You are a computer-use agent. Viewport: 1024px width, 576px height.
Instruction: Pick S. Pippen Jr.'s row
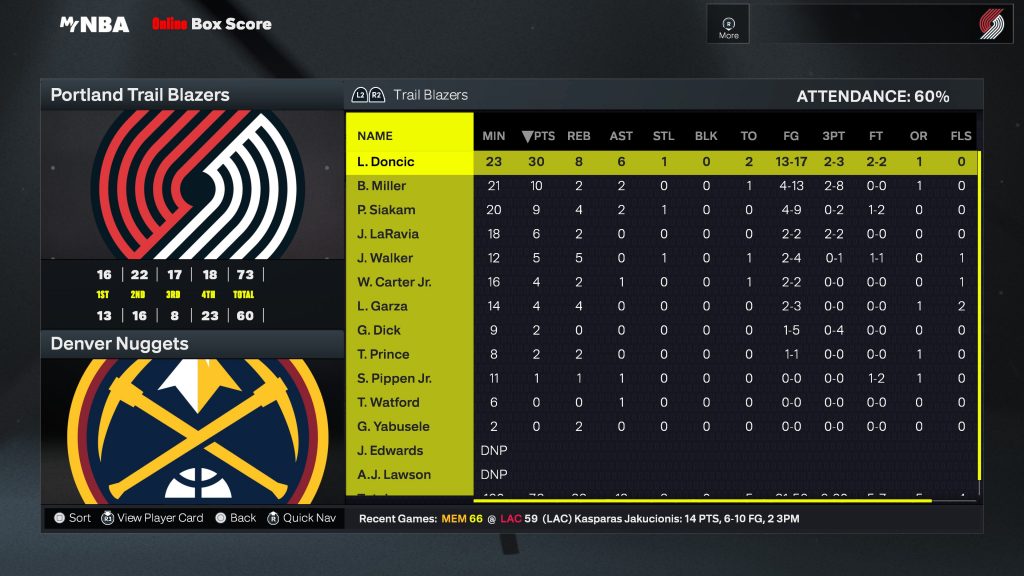[x=394, y=378]
